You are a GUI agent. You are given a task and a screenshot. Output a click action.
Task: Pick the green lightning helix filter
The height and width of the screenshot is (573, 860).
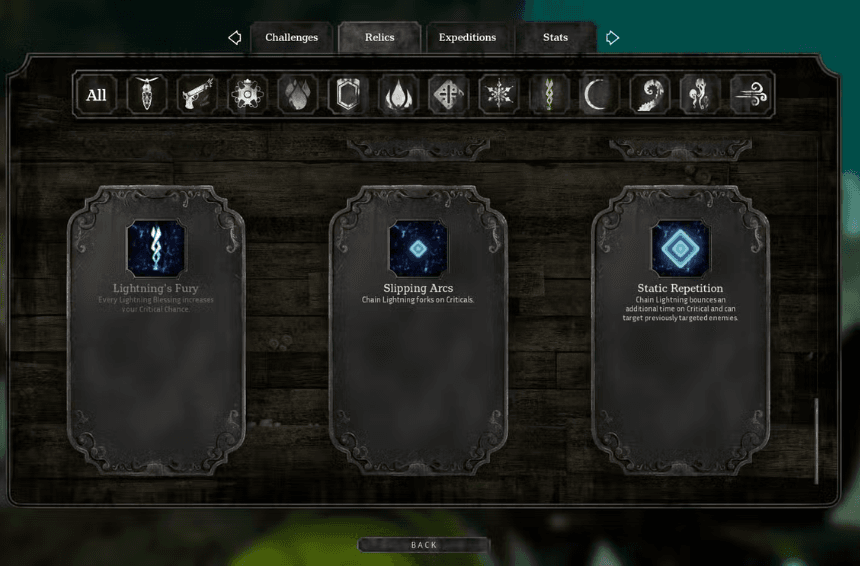549,95
